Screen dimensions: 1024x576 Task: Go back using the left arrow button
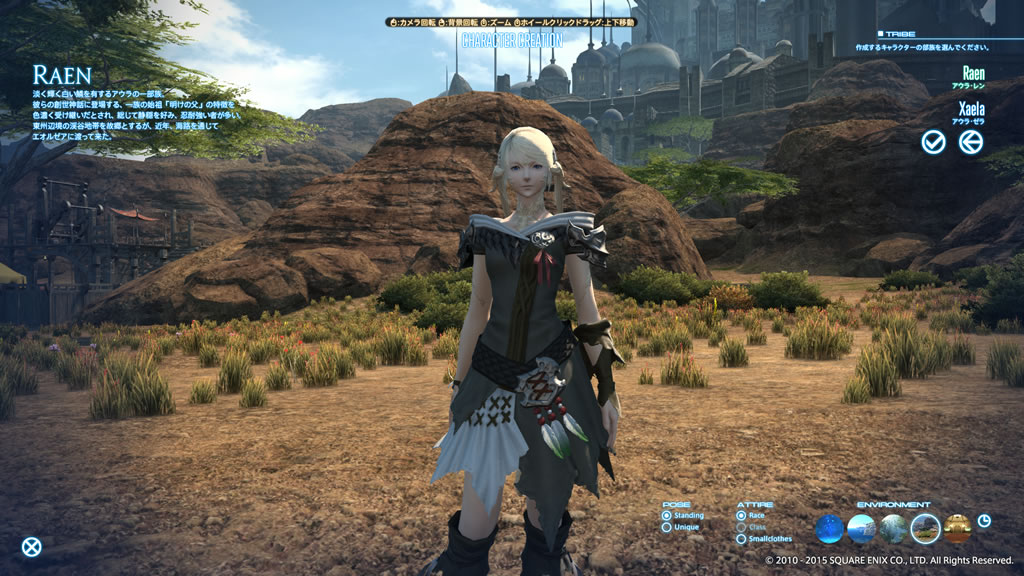coord(970,142)
